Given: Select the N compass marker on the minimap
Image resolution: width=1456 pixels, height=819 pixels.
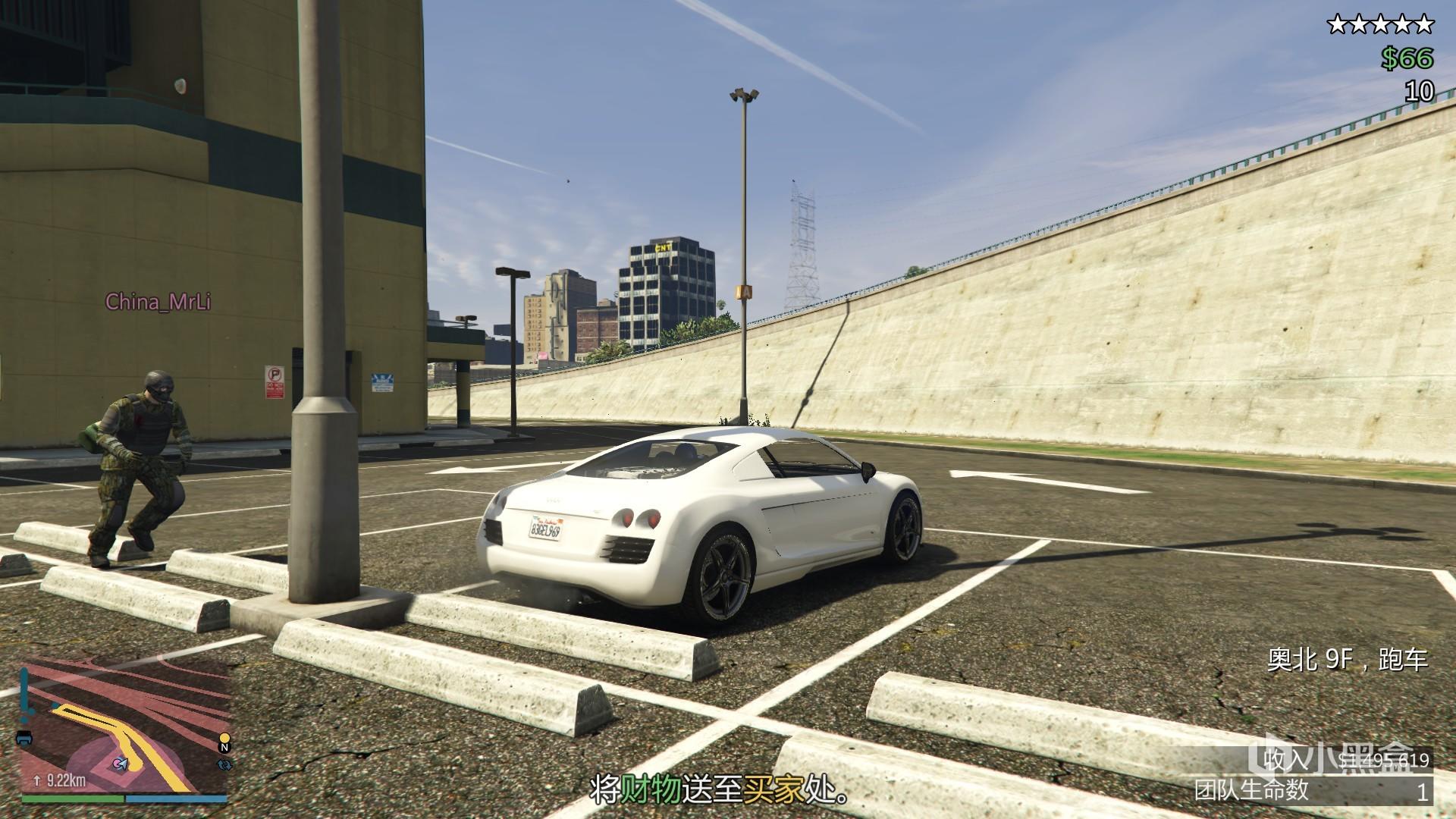Looking at the screenshot, I should [224, 748].
